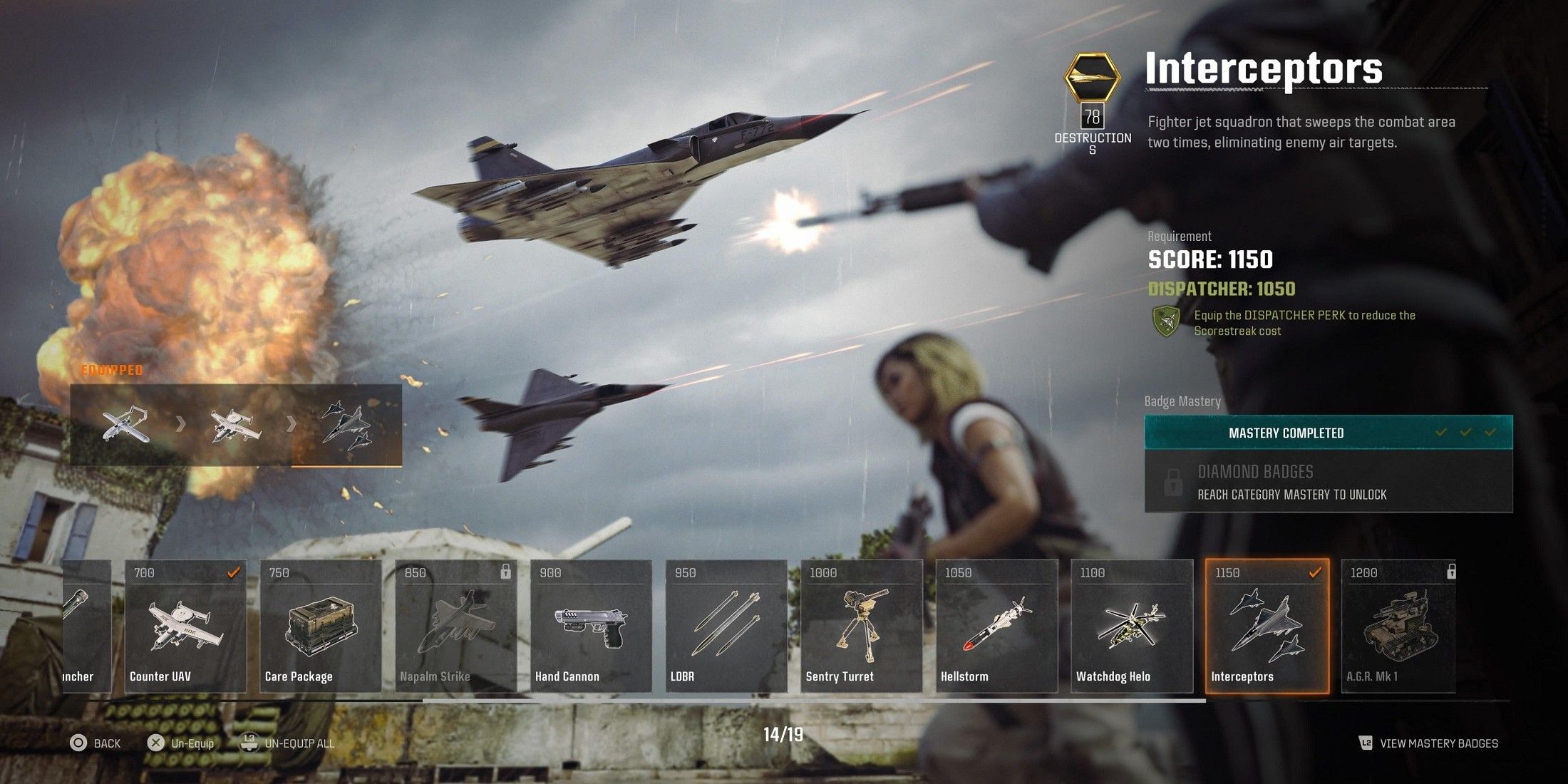
Task: Choose the Sentry Turret tile
Action: [862, 626]
